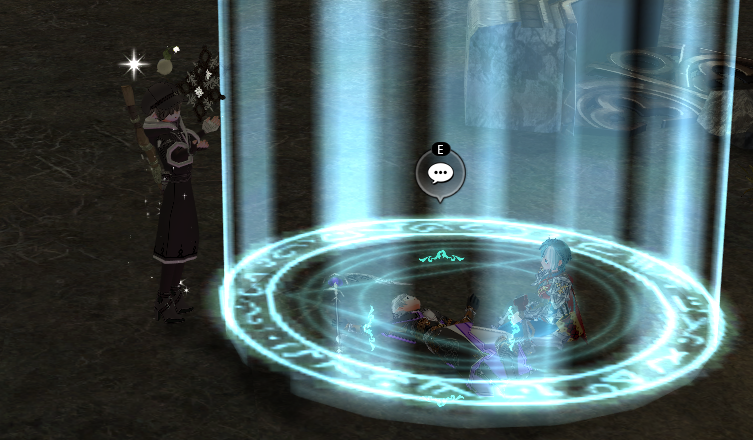Screen dimensions: 753x440
Task: Open the speech bubble talk prompt
Action: click(440, 173)
